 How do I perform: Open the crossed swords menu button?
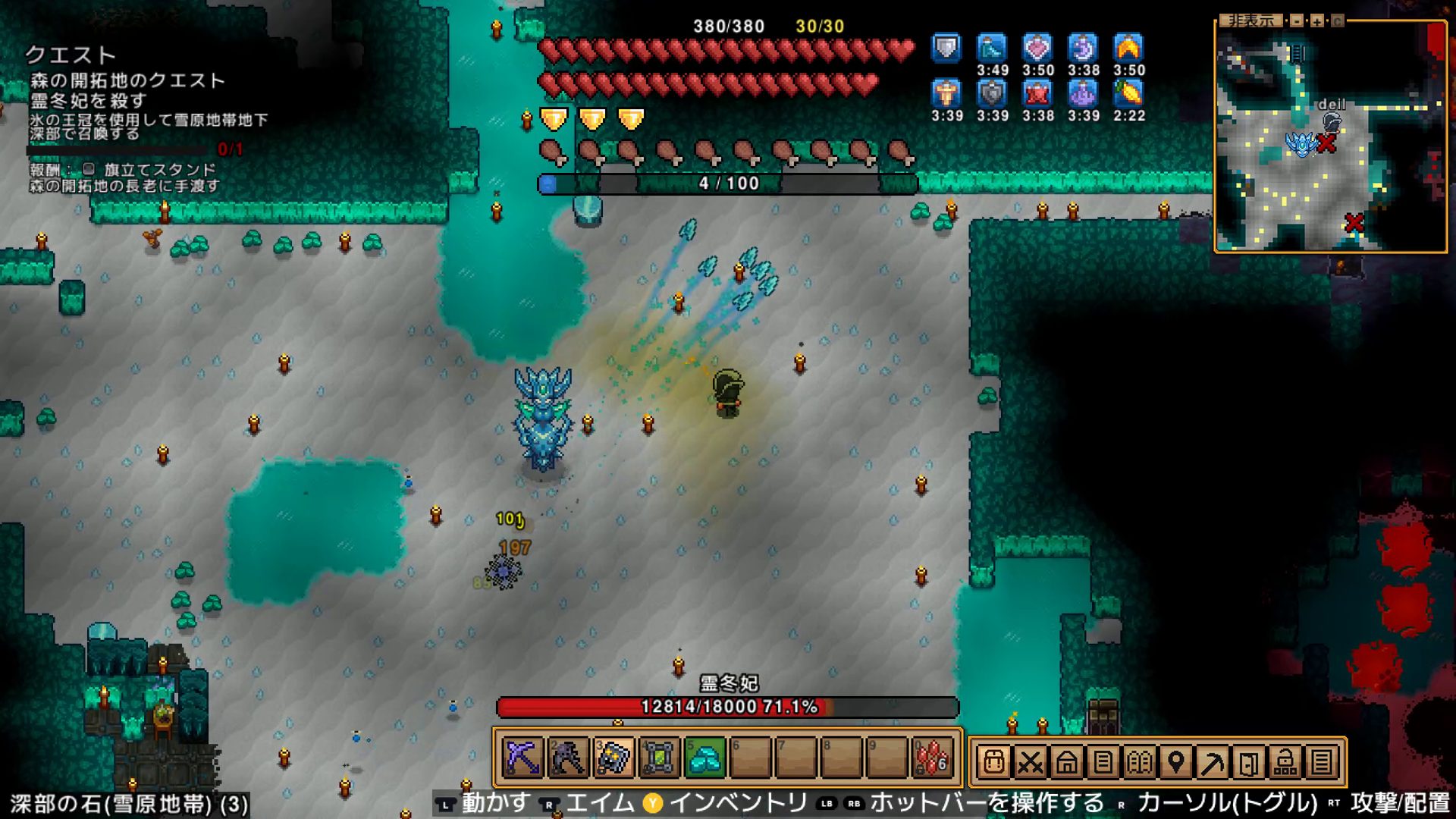(x=1030, y=761)
